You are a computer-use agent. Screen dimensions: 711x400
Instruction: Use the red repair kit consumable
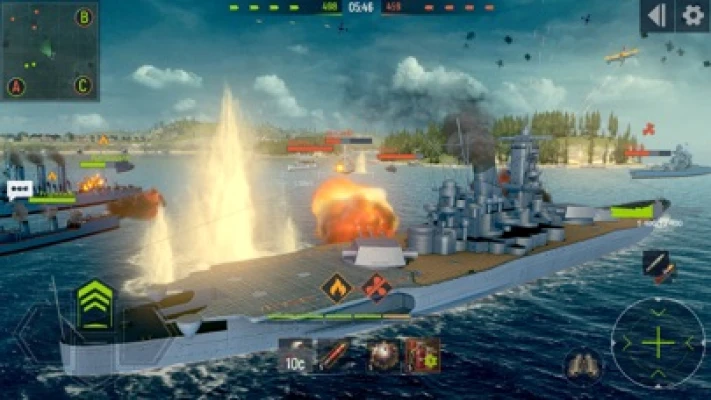click(423, 356)
